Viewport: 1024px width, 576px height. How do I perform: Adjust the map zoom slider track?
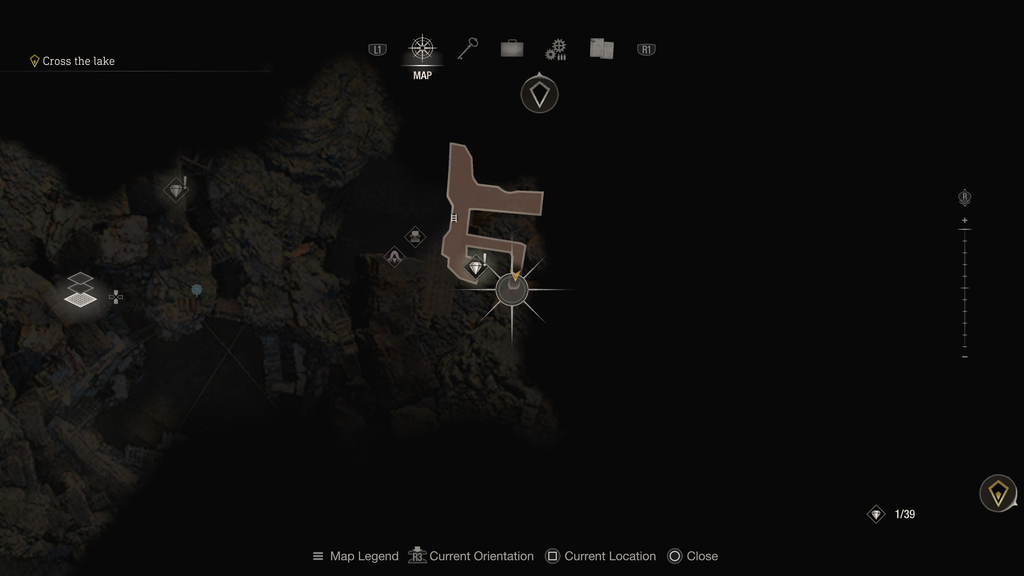(965, 289)
